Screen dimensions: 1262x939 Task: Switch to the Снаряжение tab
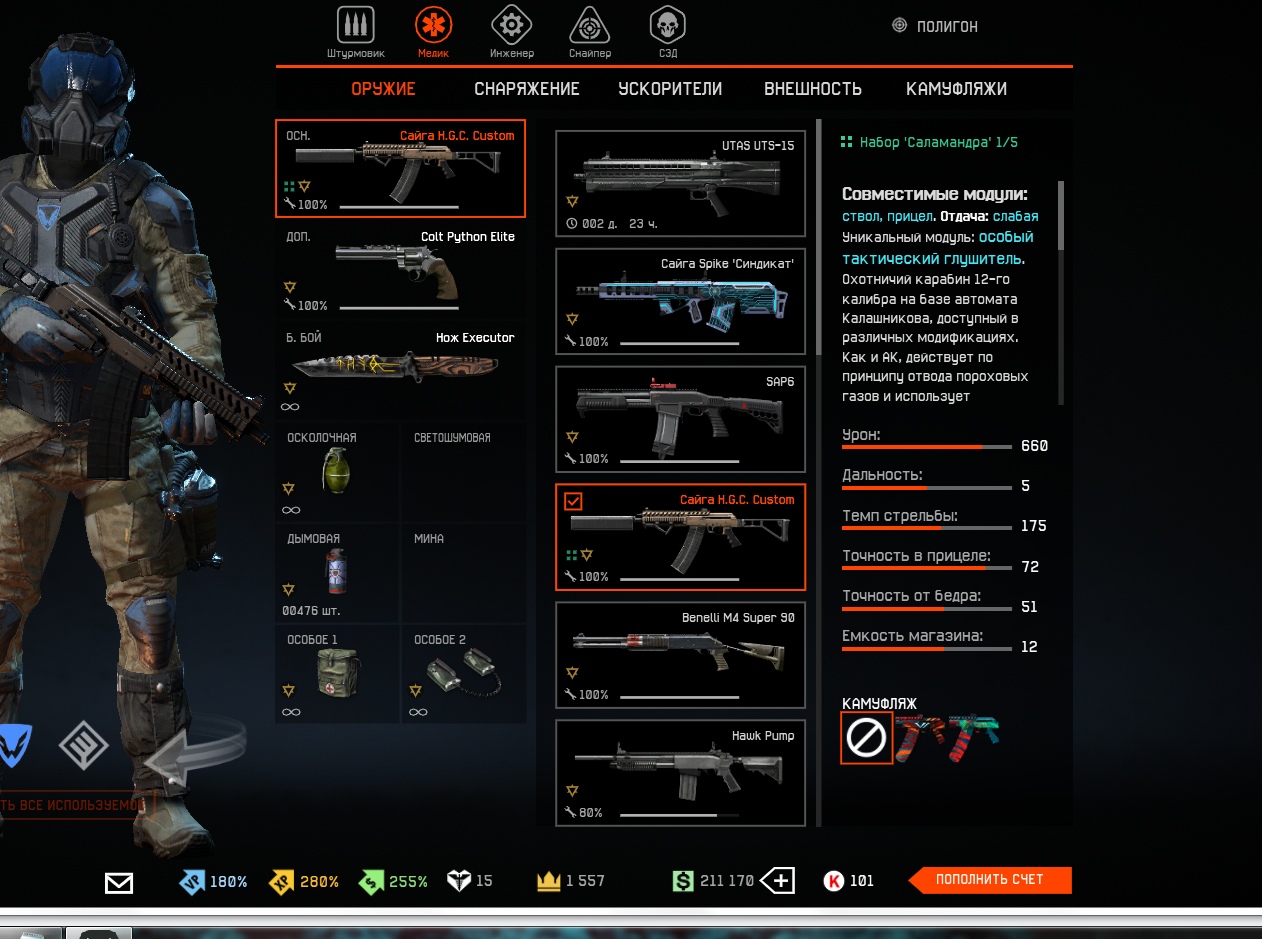coord(527,89)
